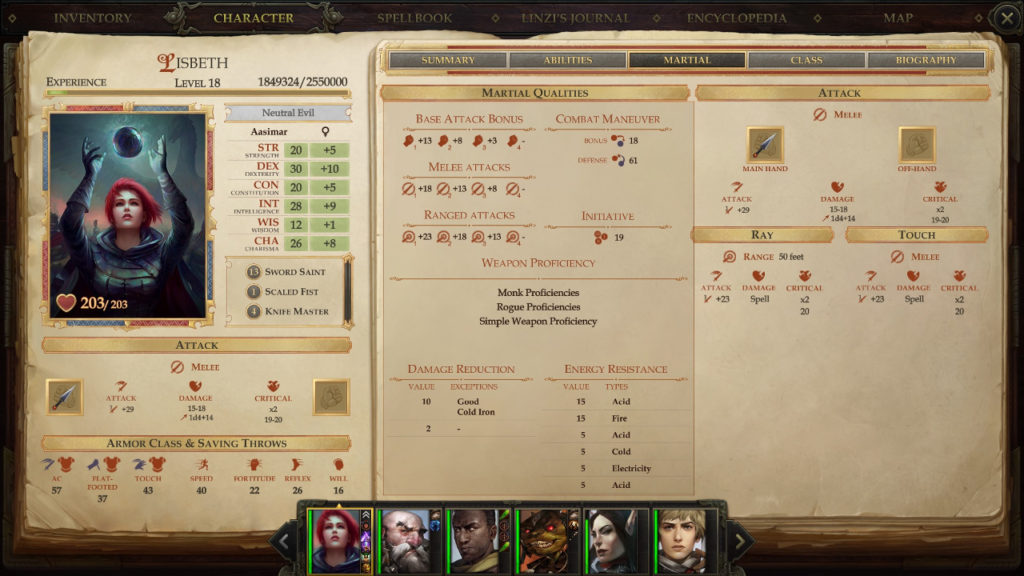View the Class tab
The image size is (1024, 576).
(806, 60)
